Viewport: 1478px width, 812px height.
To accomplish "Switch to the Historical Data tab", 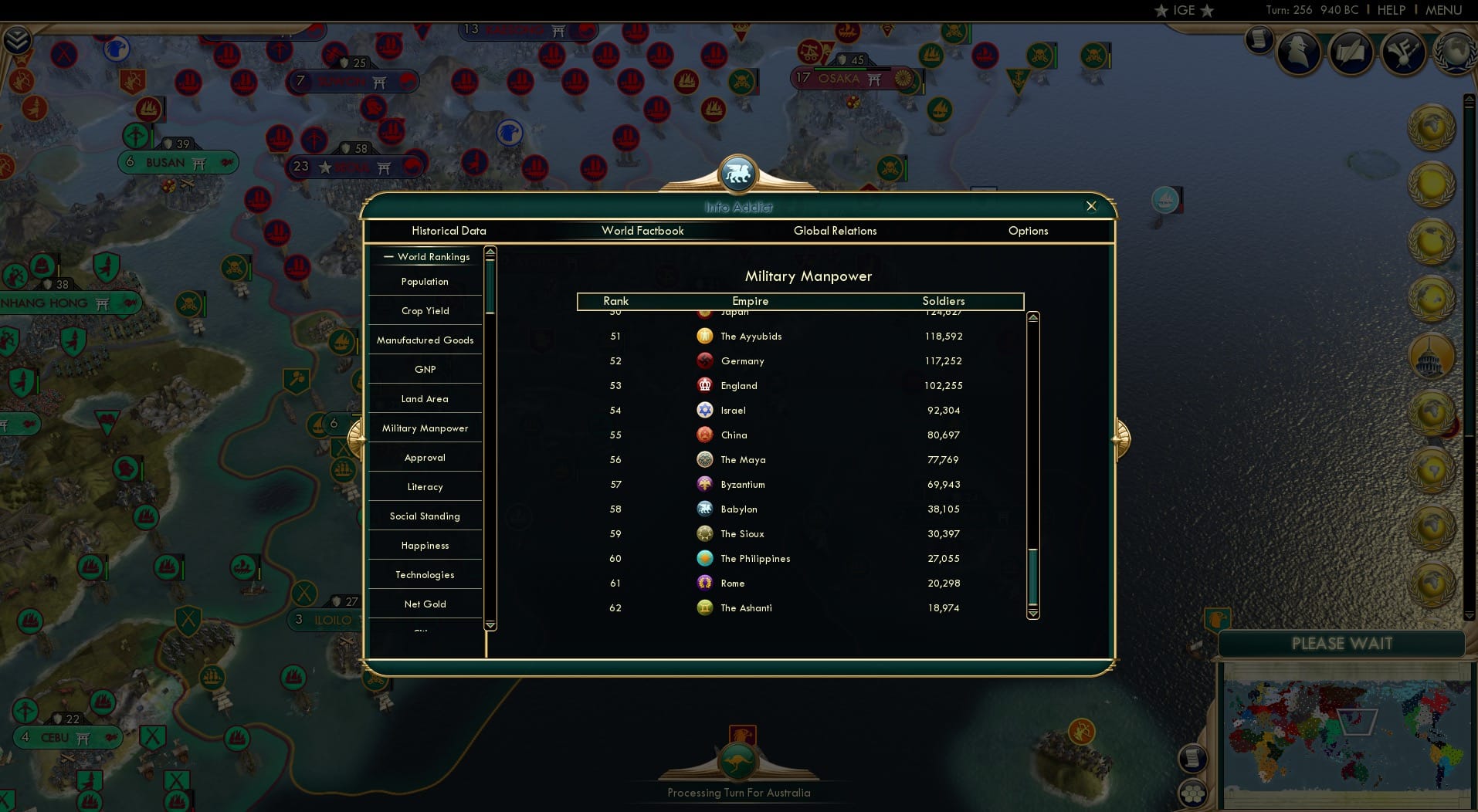I will [449, 231].
